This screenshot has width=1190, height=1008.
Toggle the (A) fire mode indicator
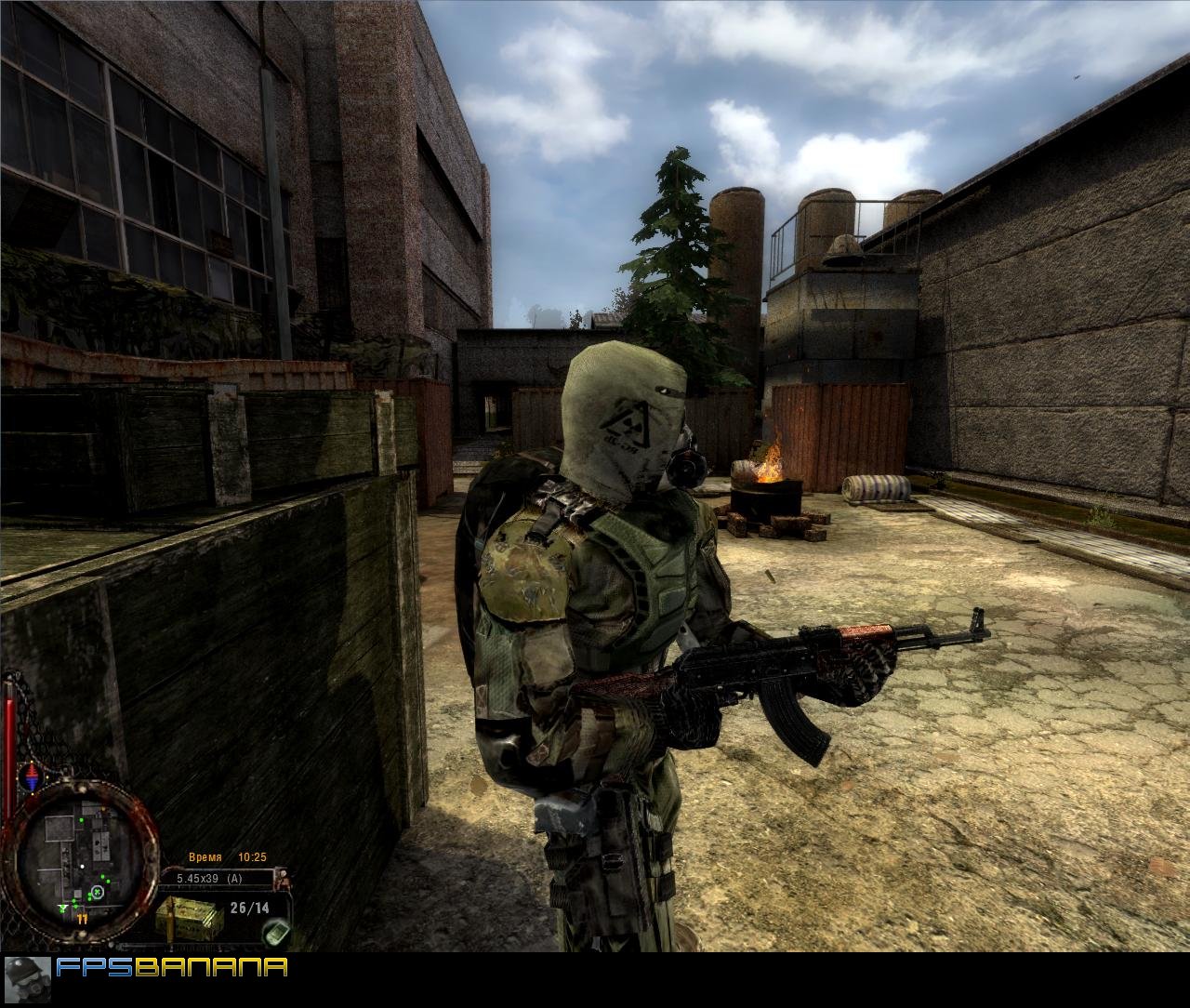click(x=236, y=878)
